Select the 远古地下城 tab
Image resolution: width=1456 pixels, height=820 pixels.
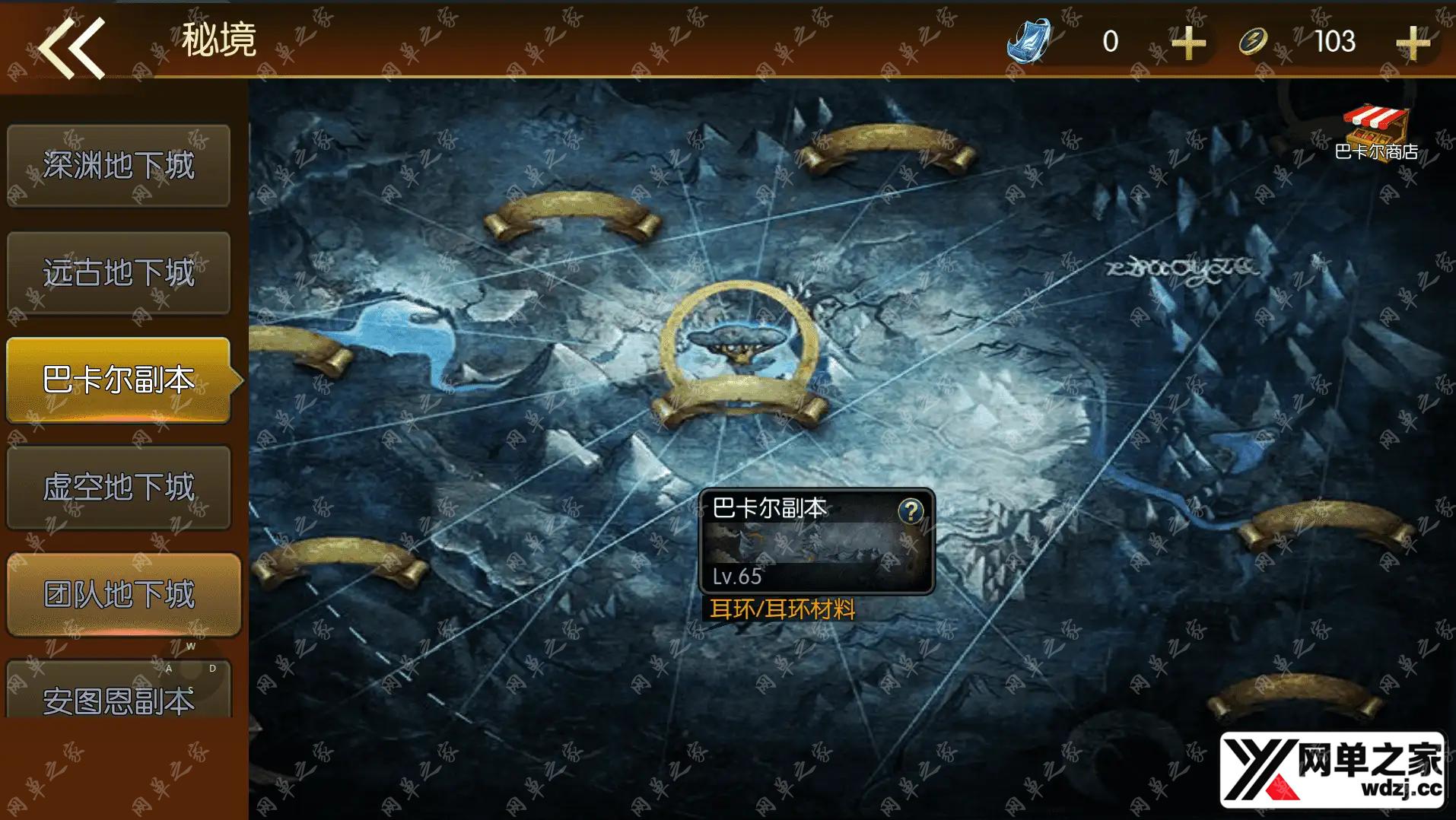click(119, 273)
